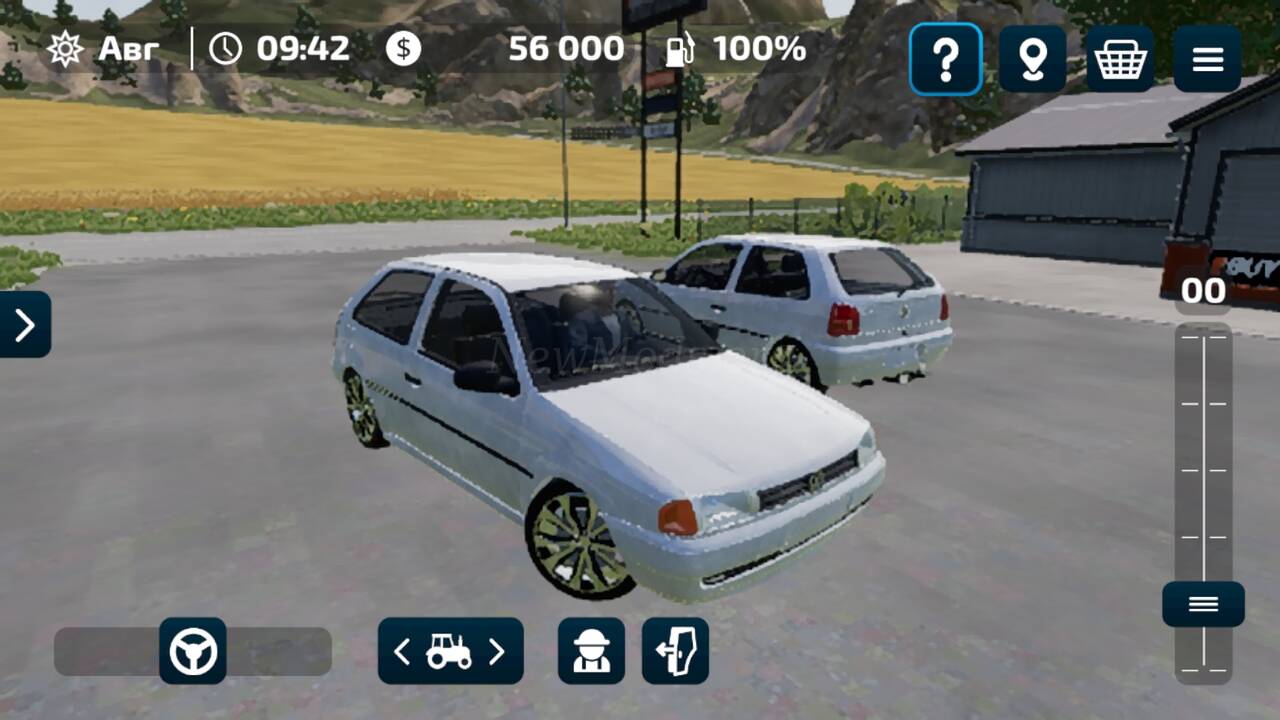The width and height of the screenshot is (1280, 720).
Task: Exit the vehicle via door icon
Action: (x=675, y=651)
